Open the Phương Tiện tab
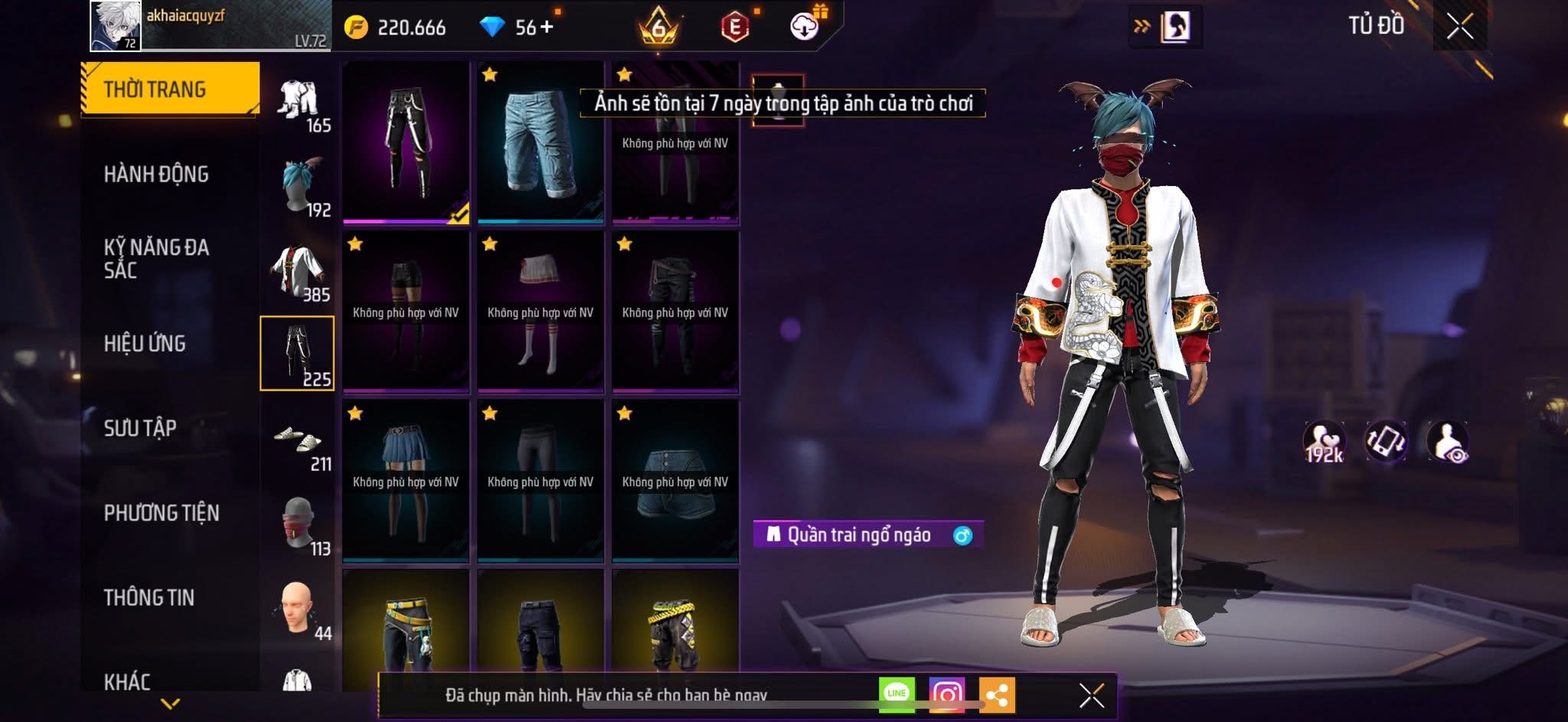 click(x=162, y=513)
